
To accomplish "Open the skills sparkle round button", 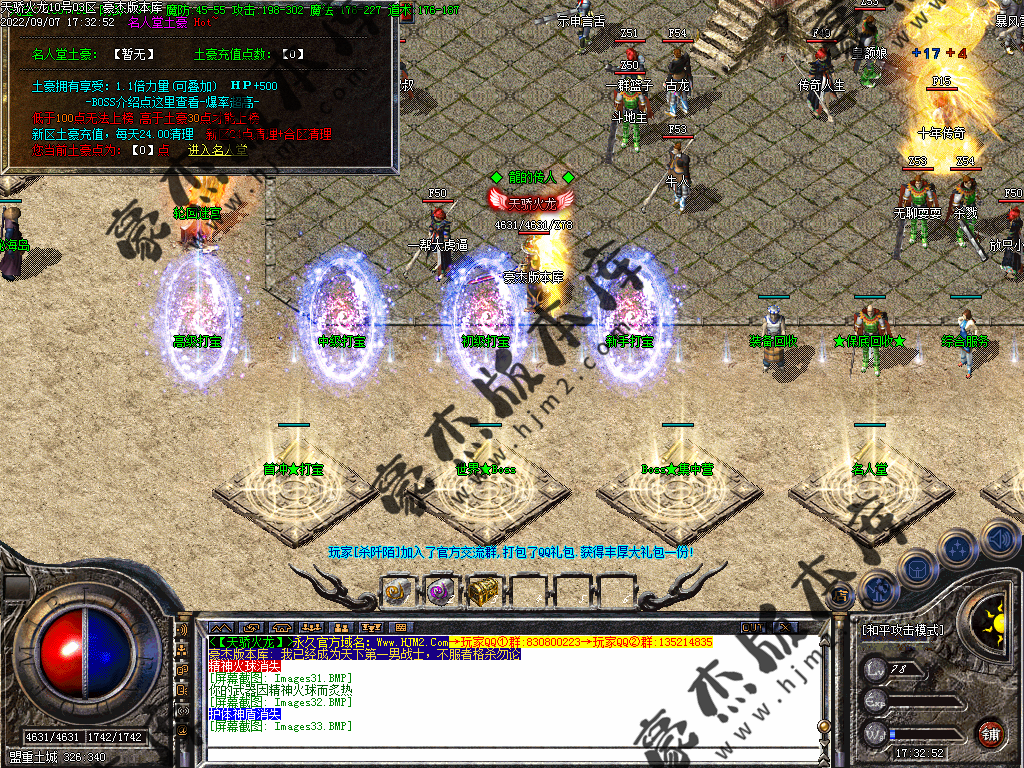I will (x=957, y=548).
